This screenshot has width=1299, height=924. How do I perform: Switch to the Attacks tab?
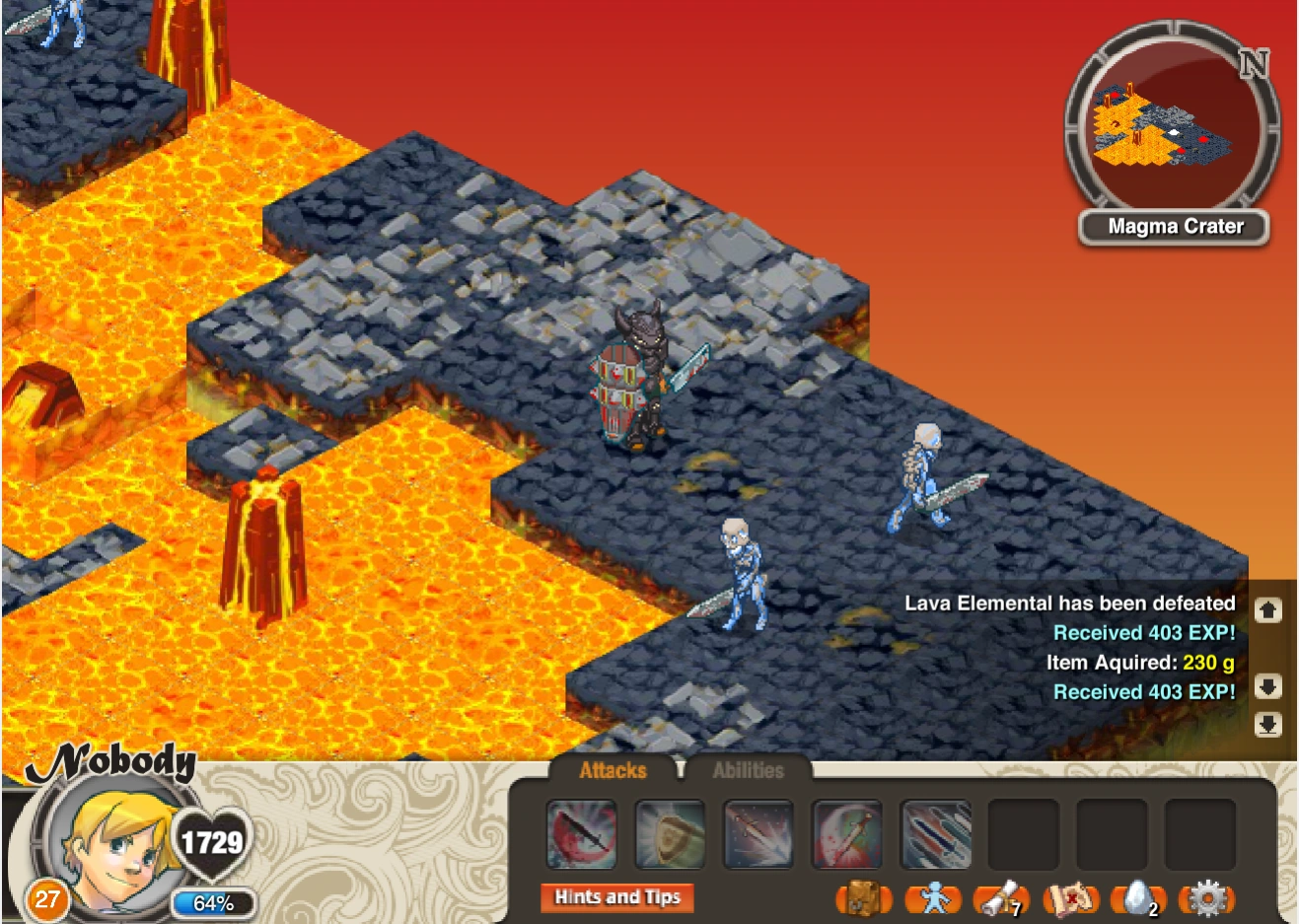tap(613, 770)
